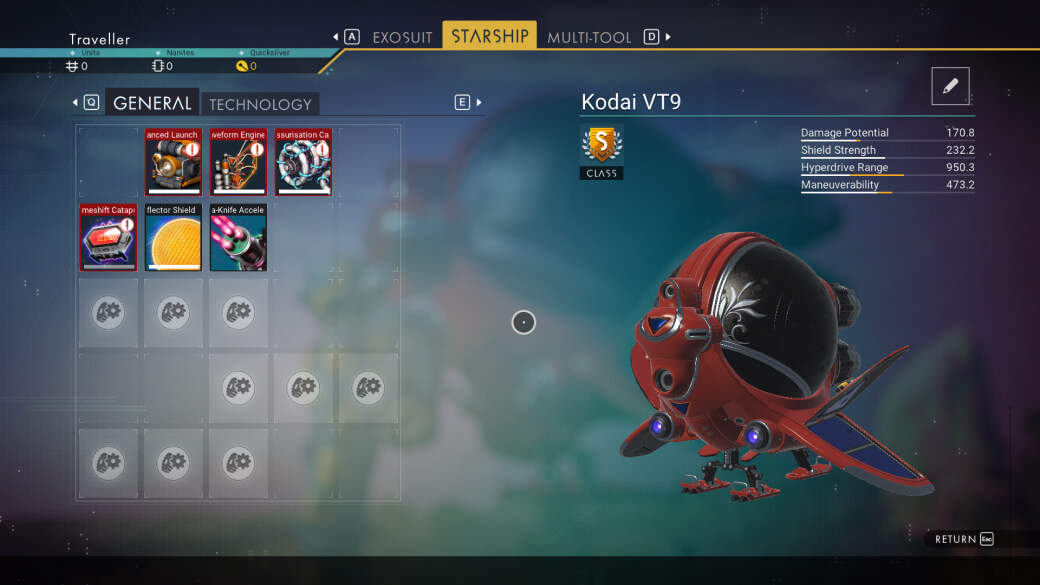Click the left arrow beside General
The width and height of the screenshot is (1040, 585).
click(x=75, y=102)
